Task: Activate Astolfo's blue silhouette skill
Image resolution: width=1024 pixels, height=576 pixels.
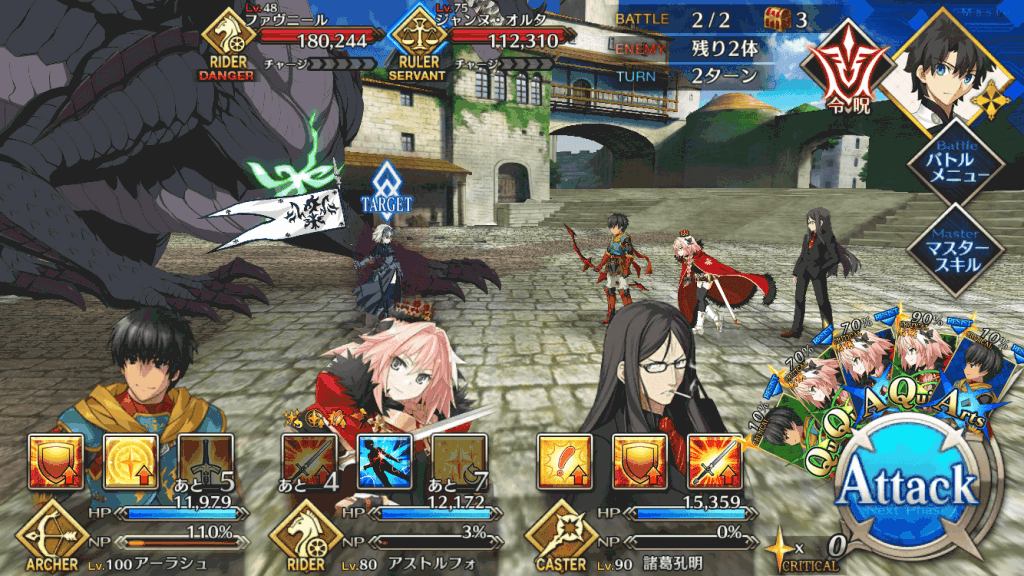Action: pos(385,459)
